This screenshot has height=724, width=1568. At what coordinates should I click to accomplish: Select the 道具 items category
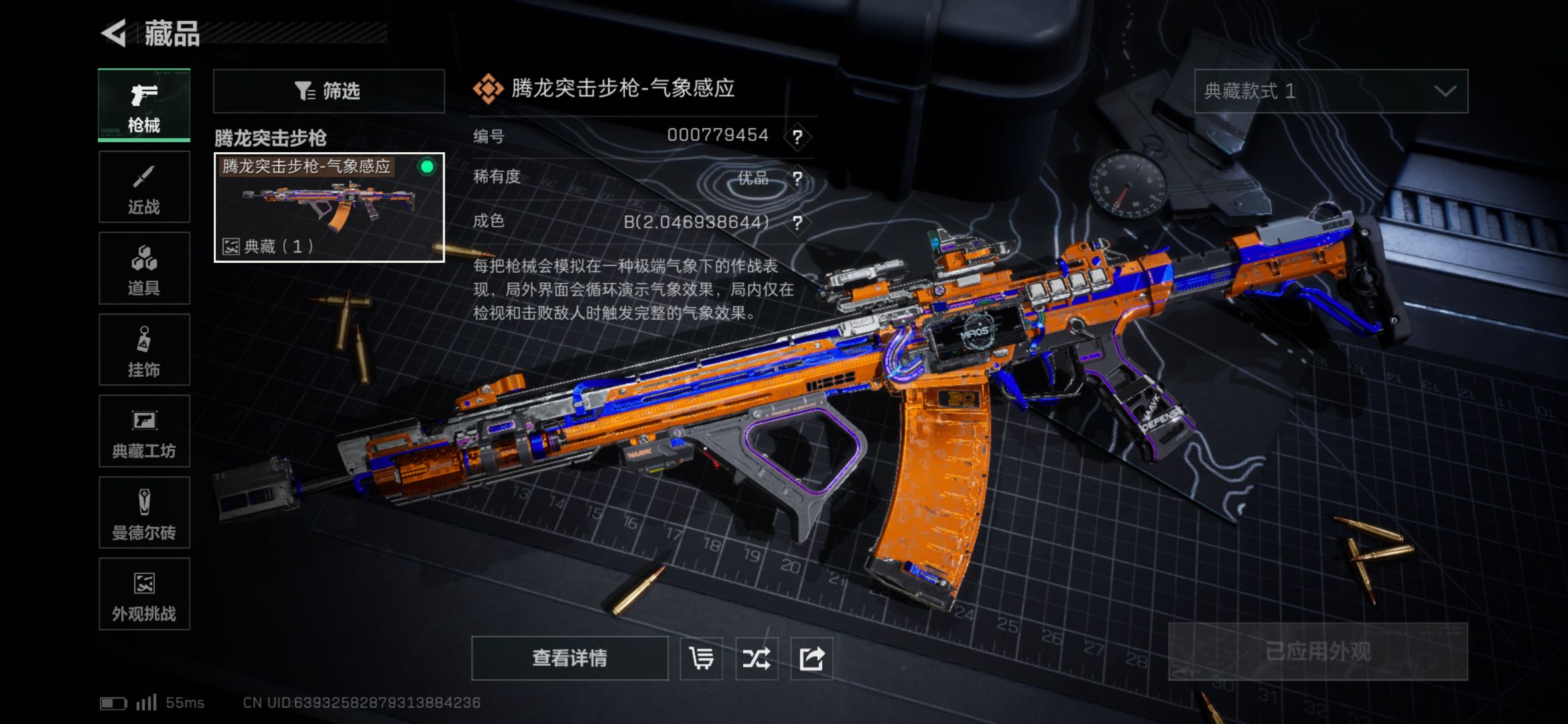coord(144,268)
